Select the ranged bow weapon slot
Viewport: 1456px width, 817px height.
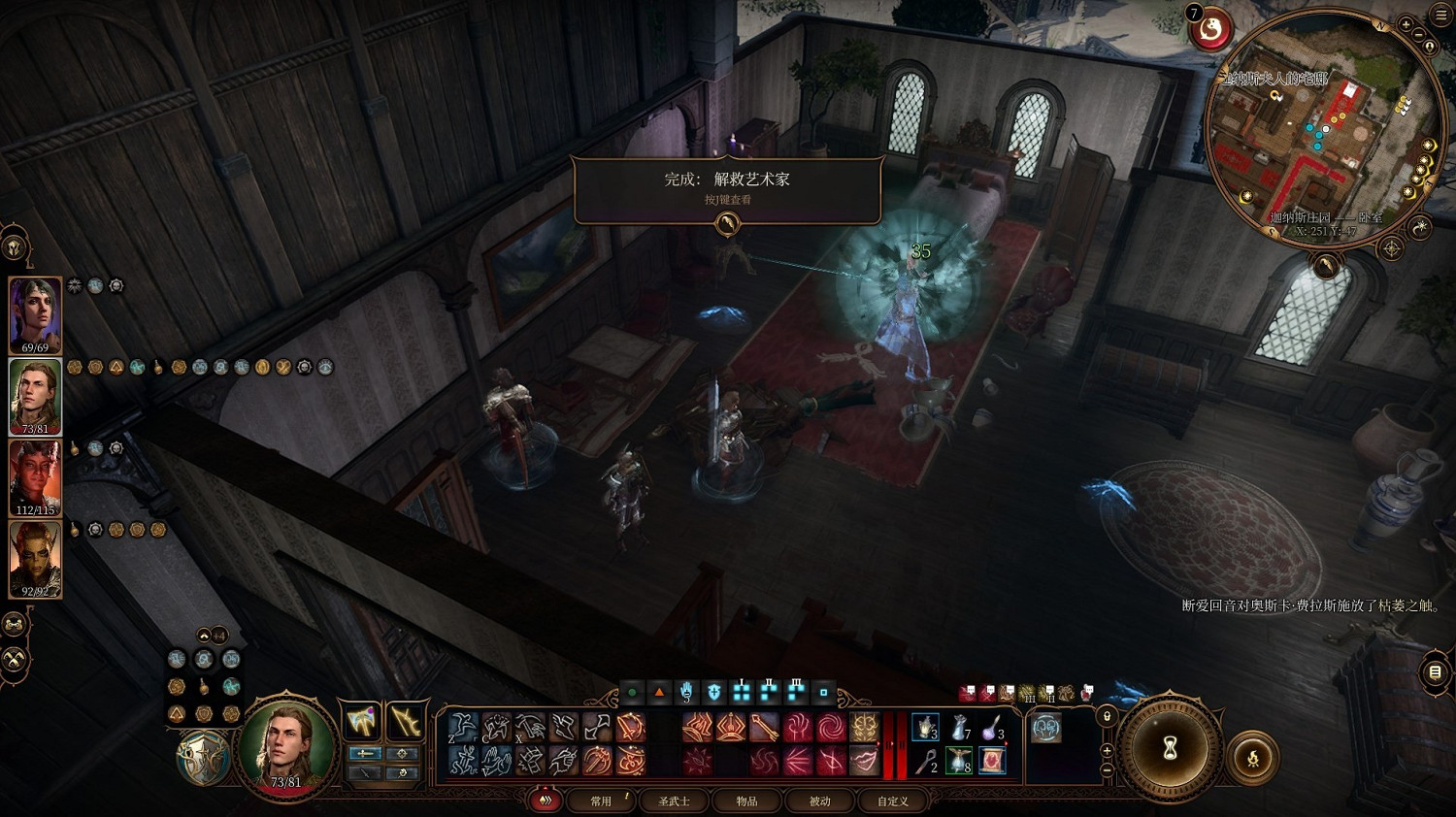404,723
